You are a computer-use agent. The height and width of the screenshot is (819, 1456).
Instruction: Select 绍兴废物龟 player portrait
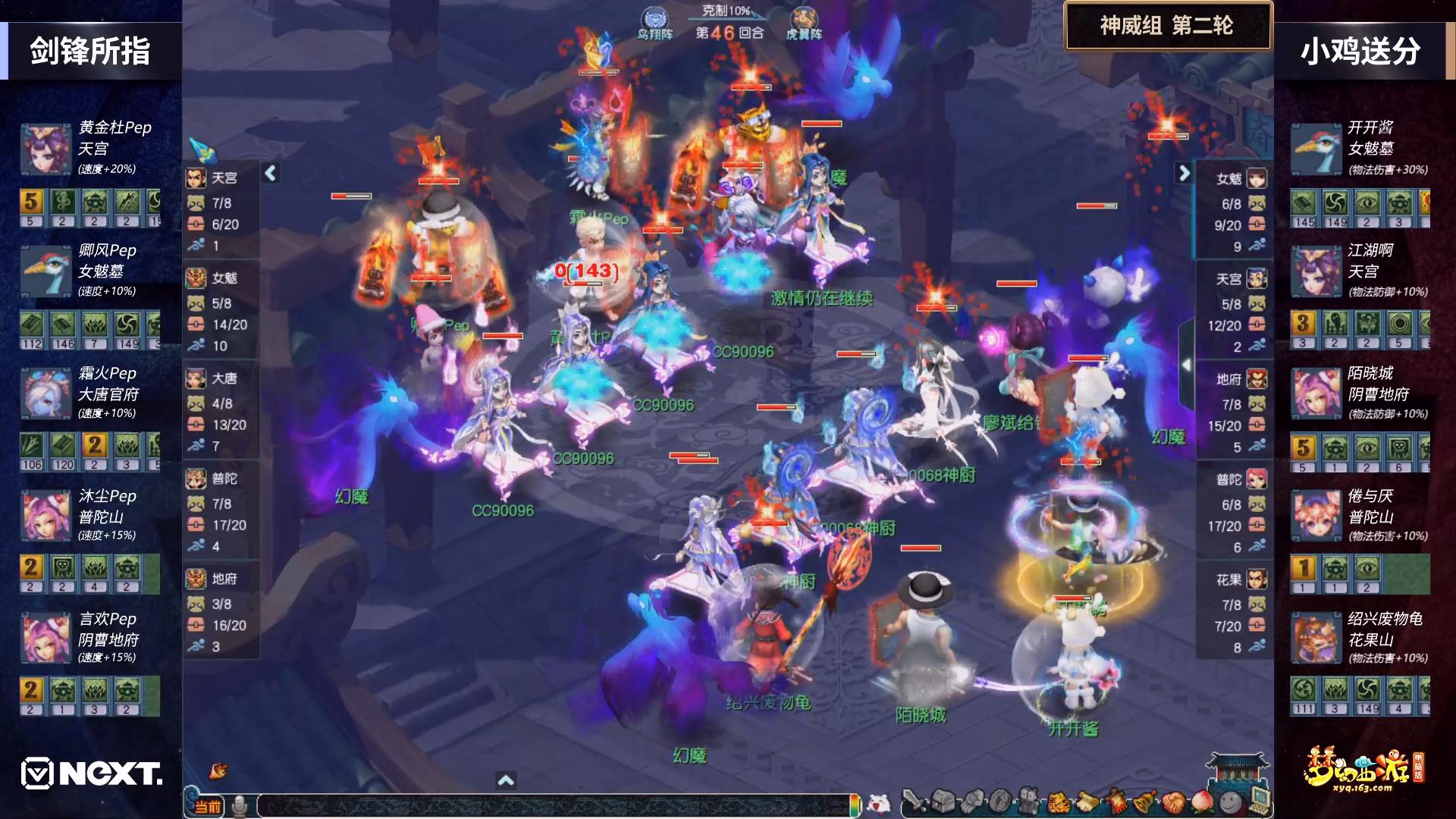click(x=1316, y=639)
